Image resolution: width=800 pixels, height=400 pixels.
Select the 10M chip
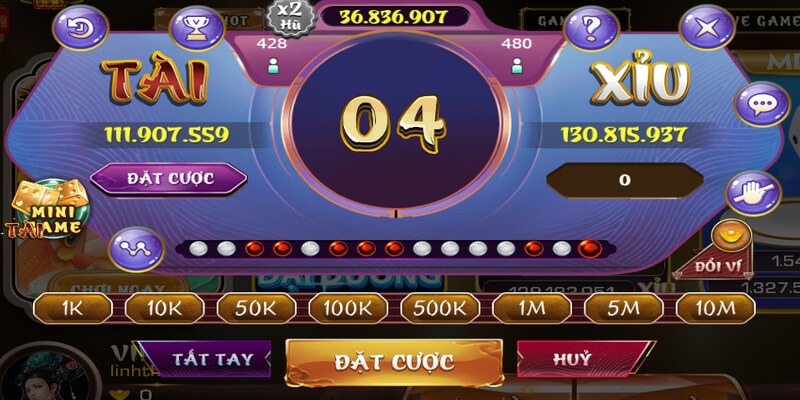click(x=716, y=308)
